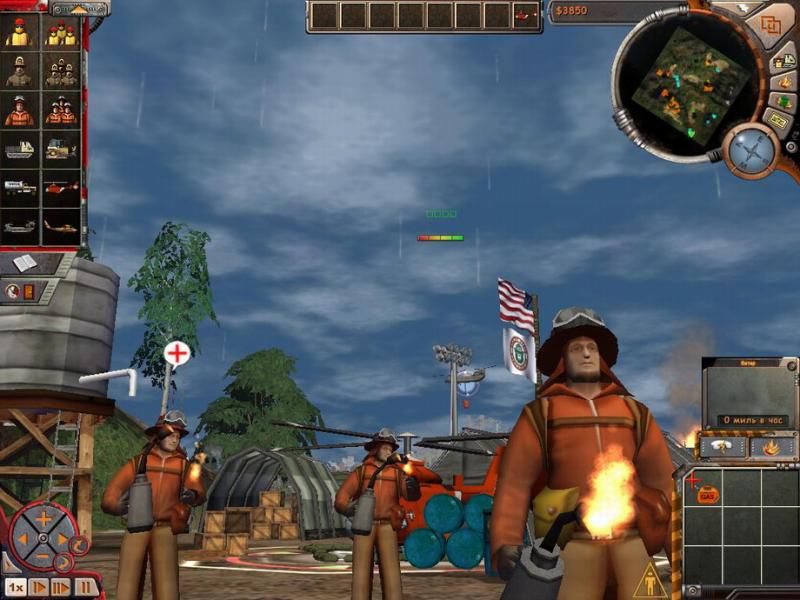Pick the fire truck vehicle icon
The image size is (800, 600).
pyautogui.click(x=19, y=188)
